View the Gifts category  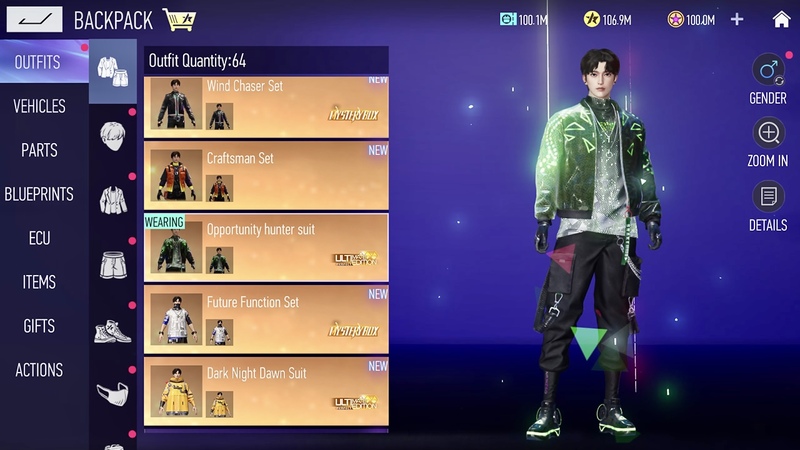click(39, 326)
